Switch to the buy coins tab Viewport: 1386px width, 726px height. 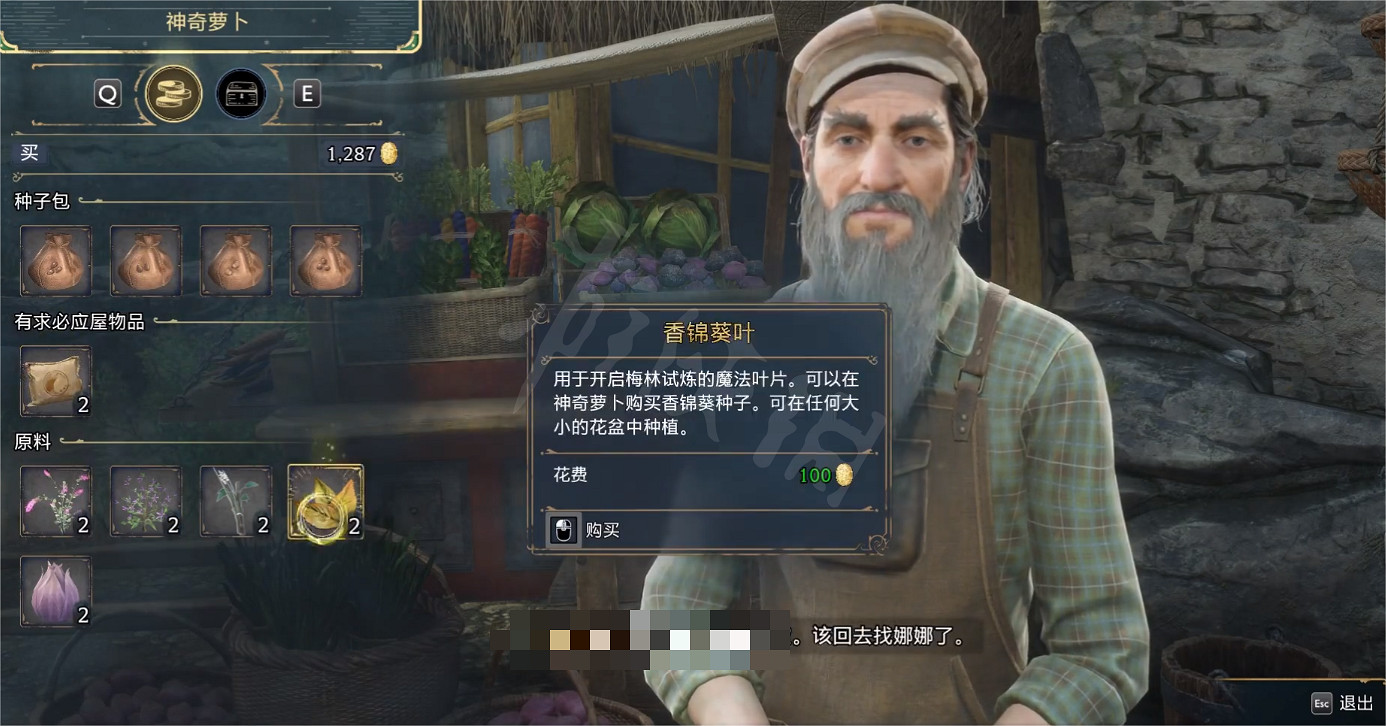coord(172,93)
